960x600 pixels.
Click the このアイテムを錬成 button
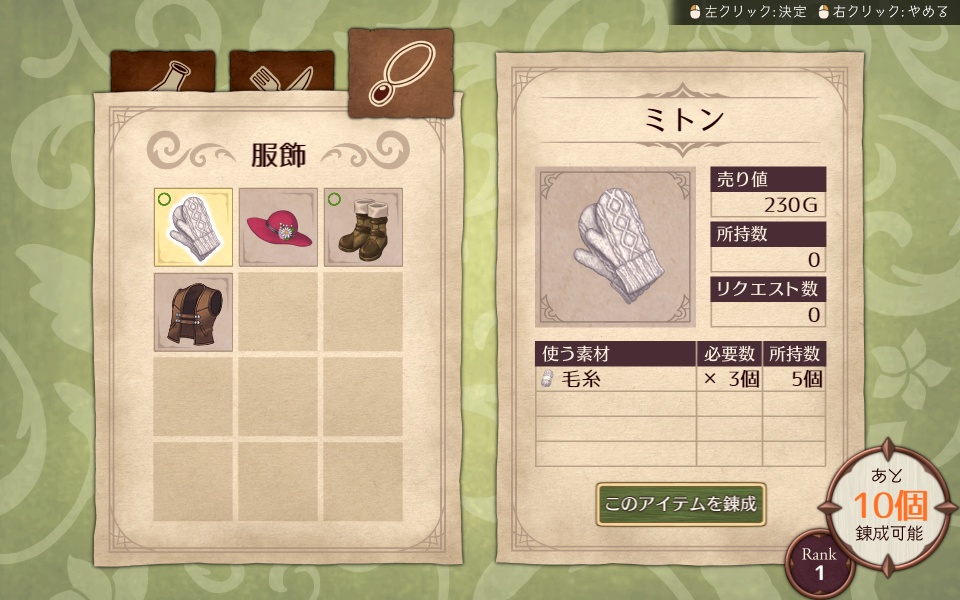coord(681,504)
